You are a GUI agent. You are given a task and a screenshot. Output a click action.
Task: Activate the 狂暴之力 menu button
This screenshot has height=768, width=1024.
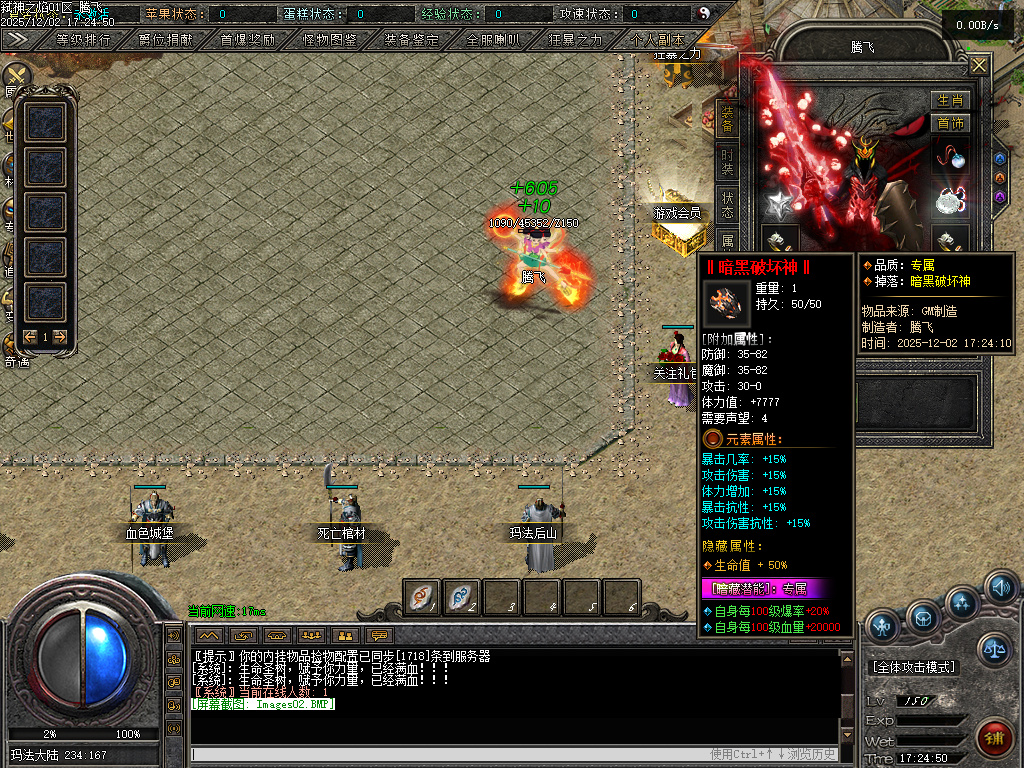point(576,41)
